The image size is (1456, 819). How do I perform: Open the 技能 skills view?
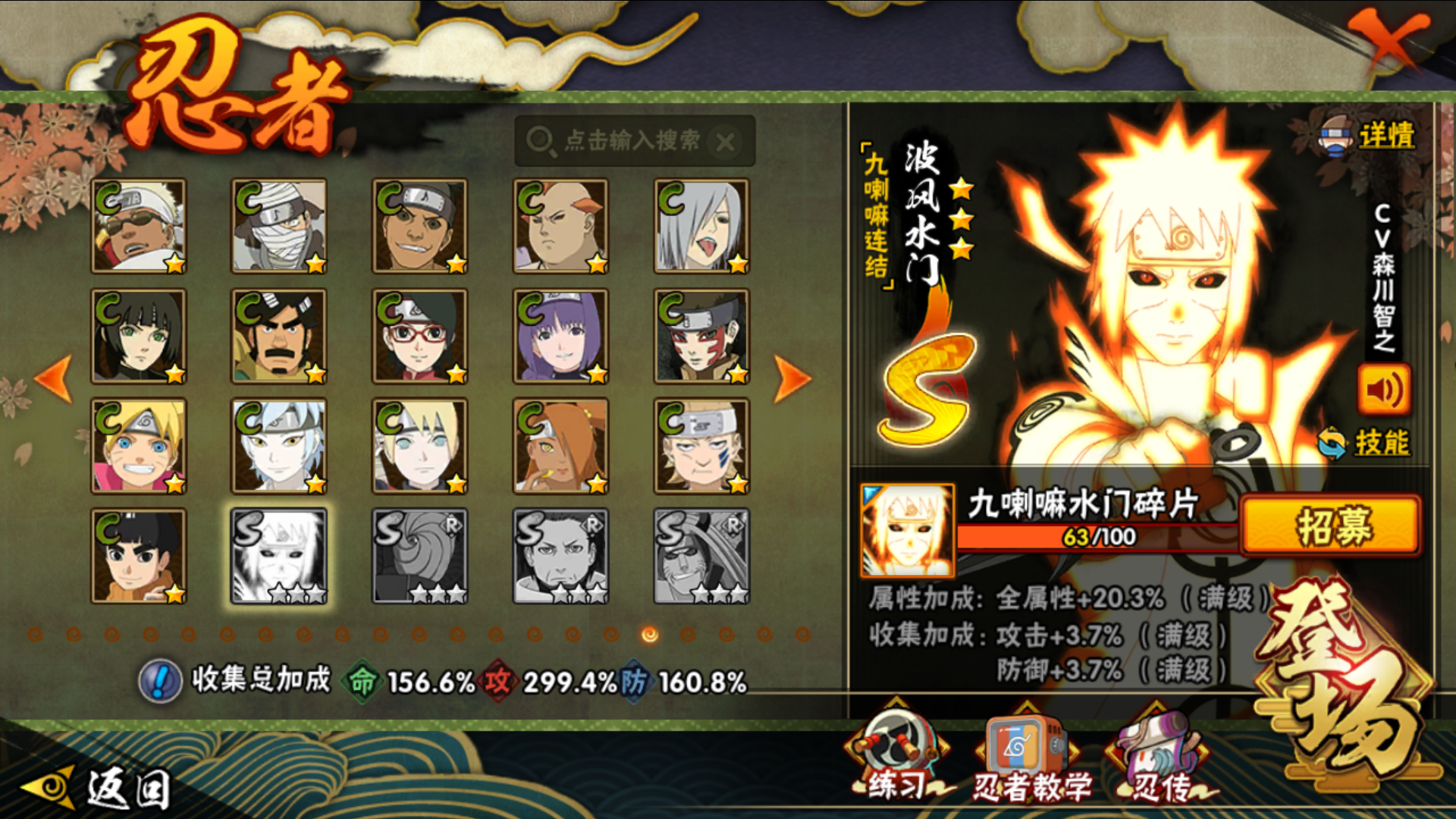[x=1380, y=443]
